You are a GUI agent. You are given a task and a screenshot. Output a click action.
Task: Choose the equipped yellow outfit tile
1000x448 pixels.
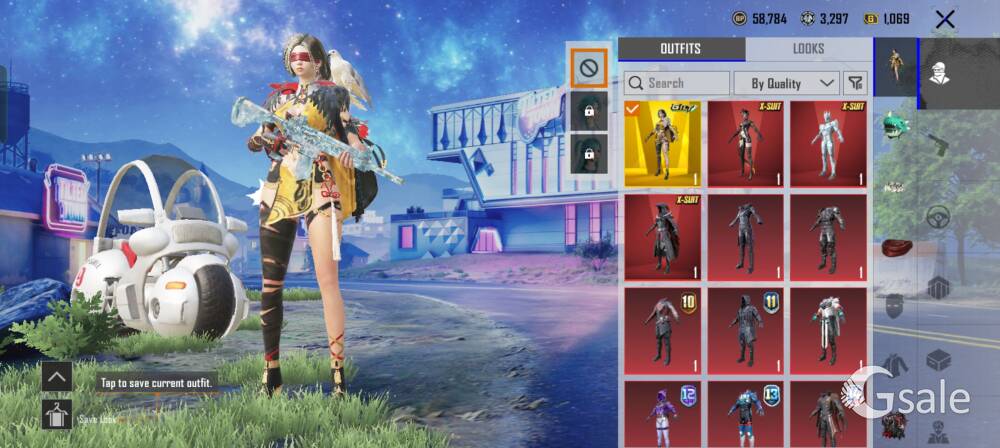coord(662,143)
